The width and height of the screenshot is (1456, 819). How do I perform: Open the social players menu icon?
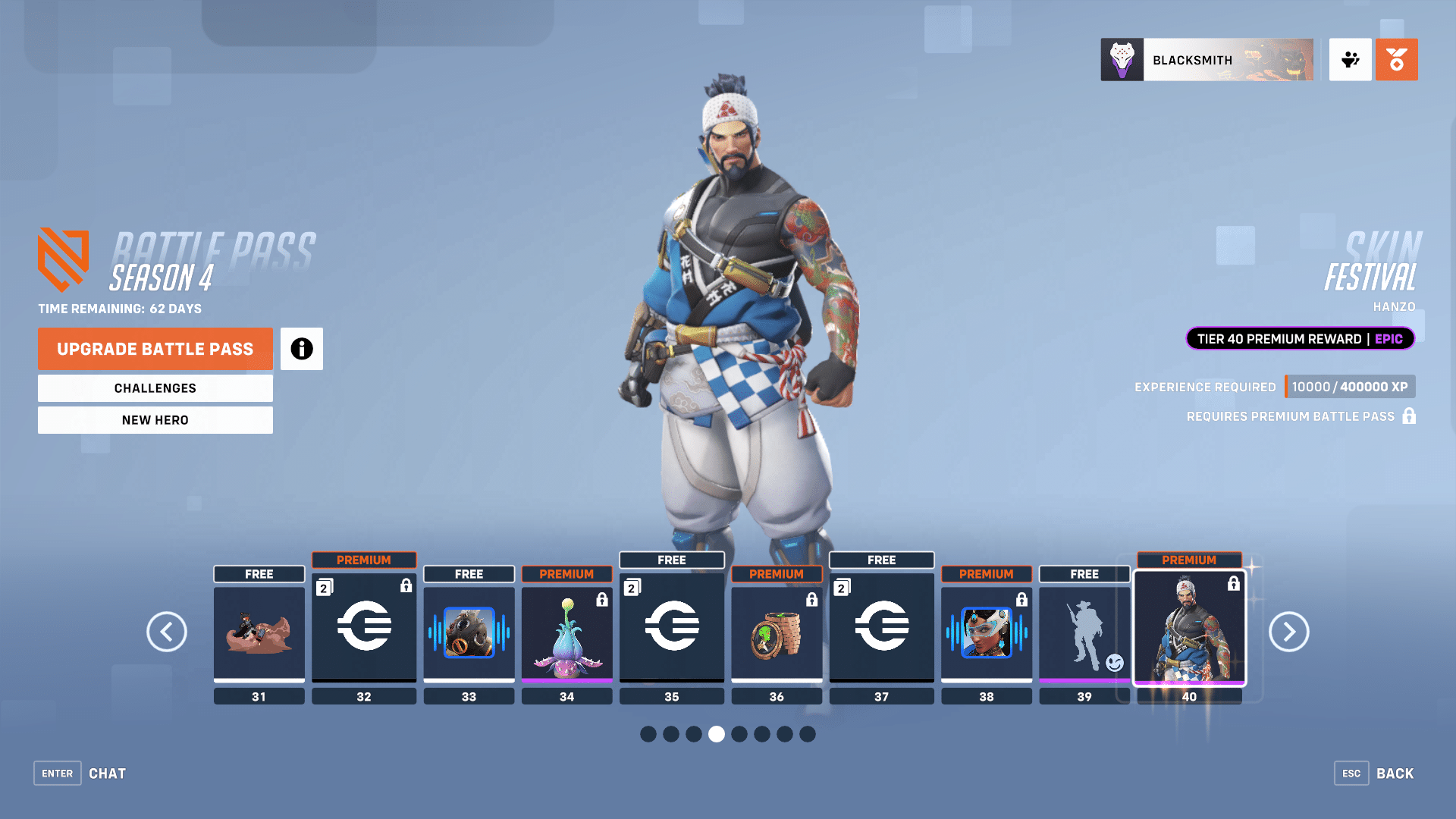(x=1350, y=60)
